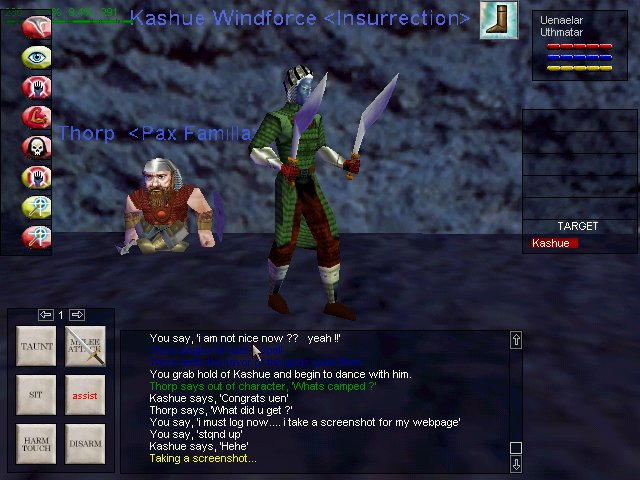Image resolution: width=640 pixels, height=480 pixels.
Task: Activate the Taunt hotbar button
Action: click(36, 347)
